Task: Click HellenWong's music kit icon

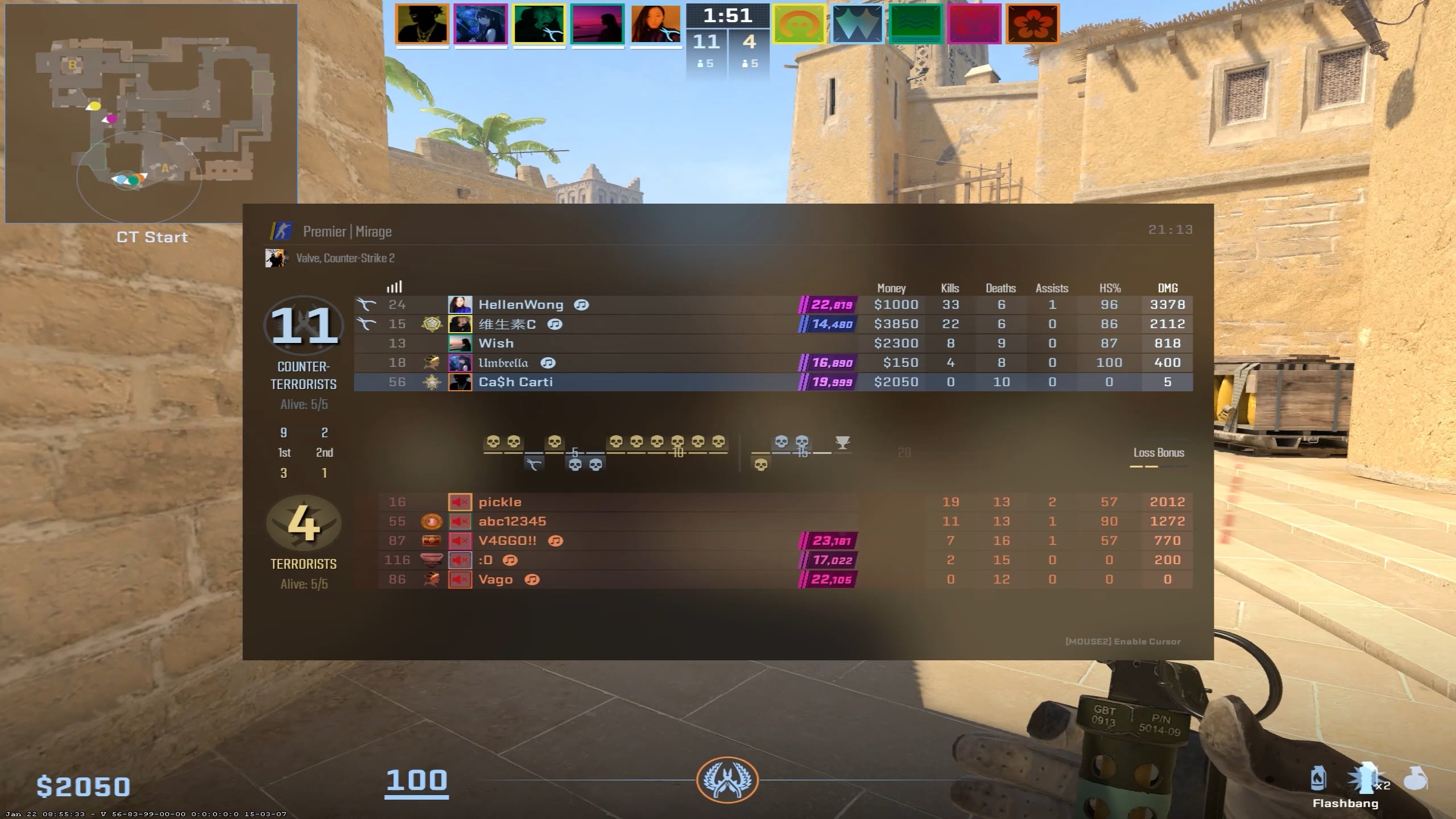Action: click(x=582, y=305)
